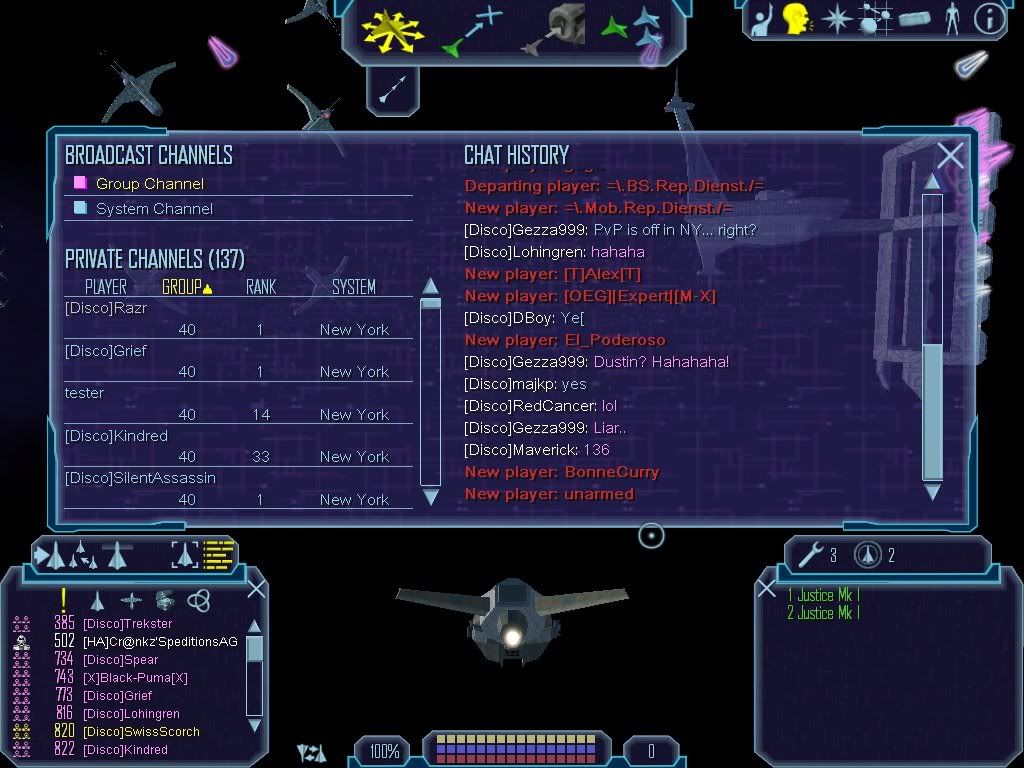The width and height of the screenshot is (1024, 768).
Task: Select [Disco]SilentAssassin private channel row
Action: tap(140, 478)
